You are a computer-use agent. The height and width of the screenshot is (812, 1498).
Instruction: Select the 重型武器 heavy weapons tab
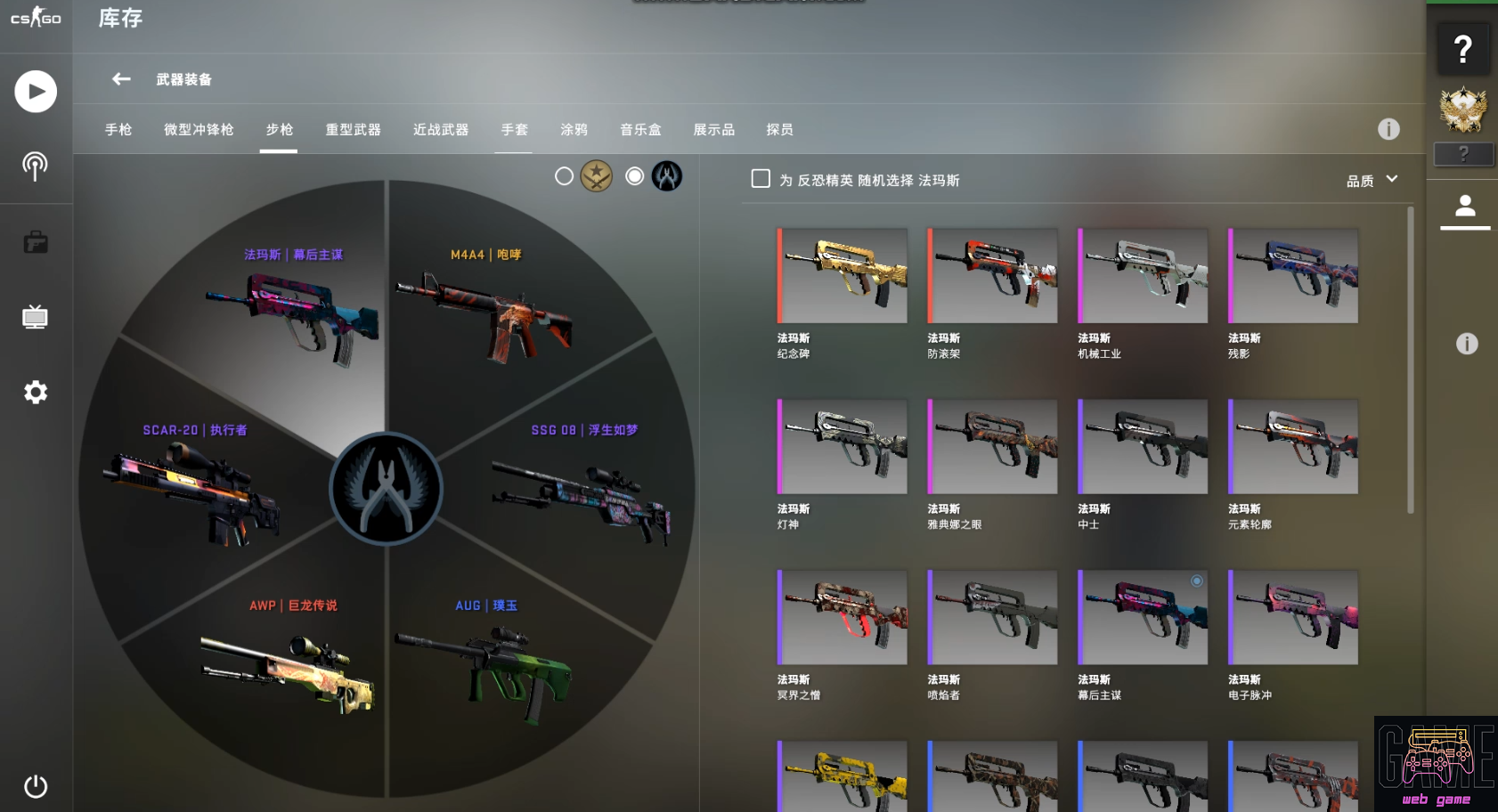tap(353, 130)
